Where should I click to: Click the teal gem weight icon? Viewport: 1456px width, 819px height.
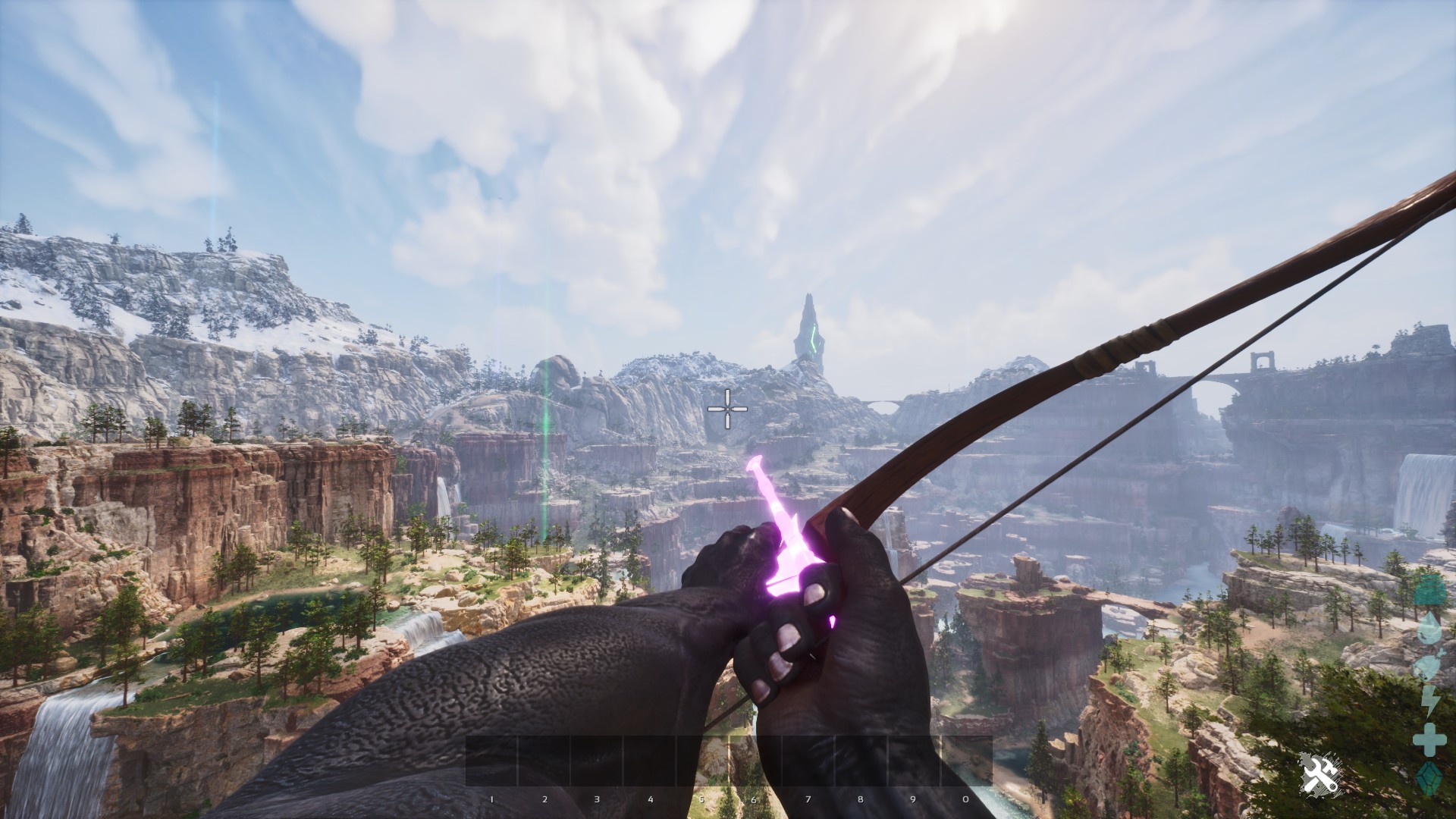(x=1429, y=777)
